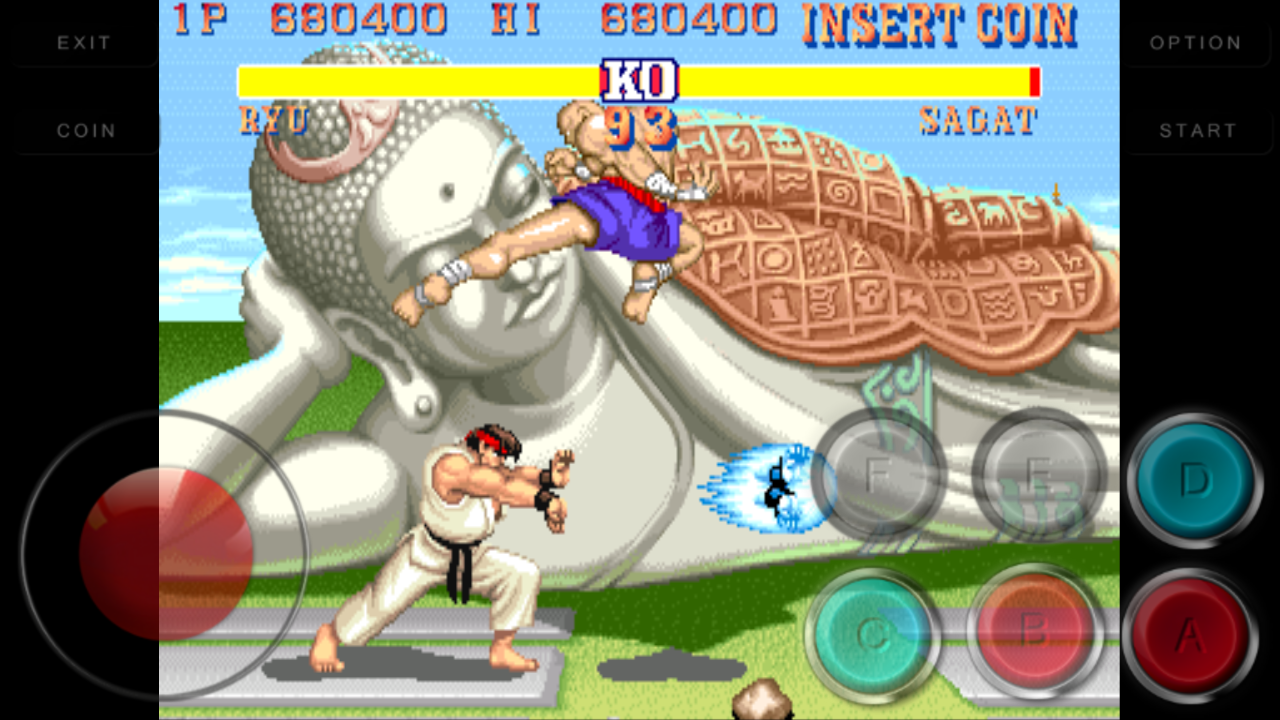Tap the INSERT COIN text

[x=938, y=22]
